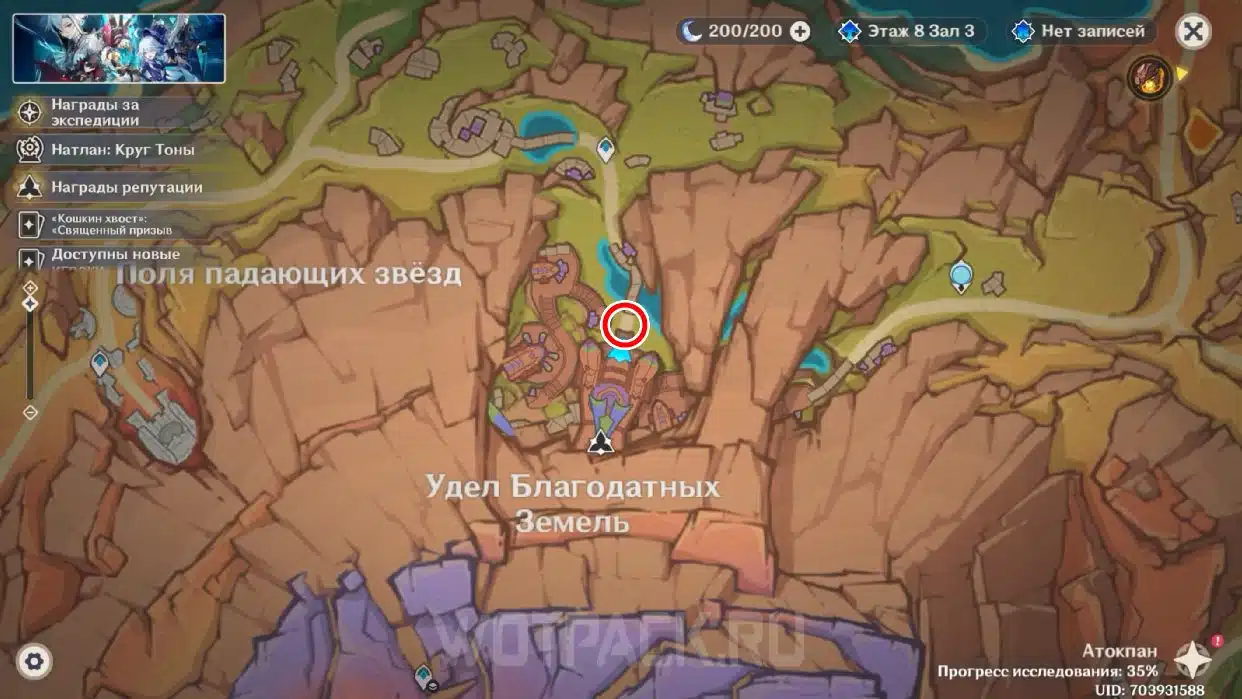Screen dimensions: 1242x699
Task: Zoom out with the map minus button
Action: (30, 411)
